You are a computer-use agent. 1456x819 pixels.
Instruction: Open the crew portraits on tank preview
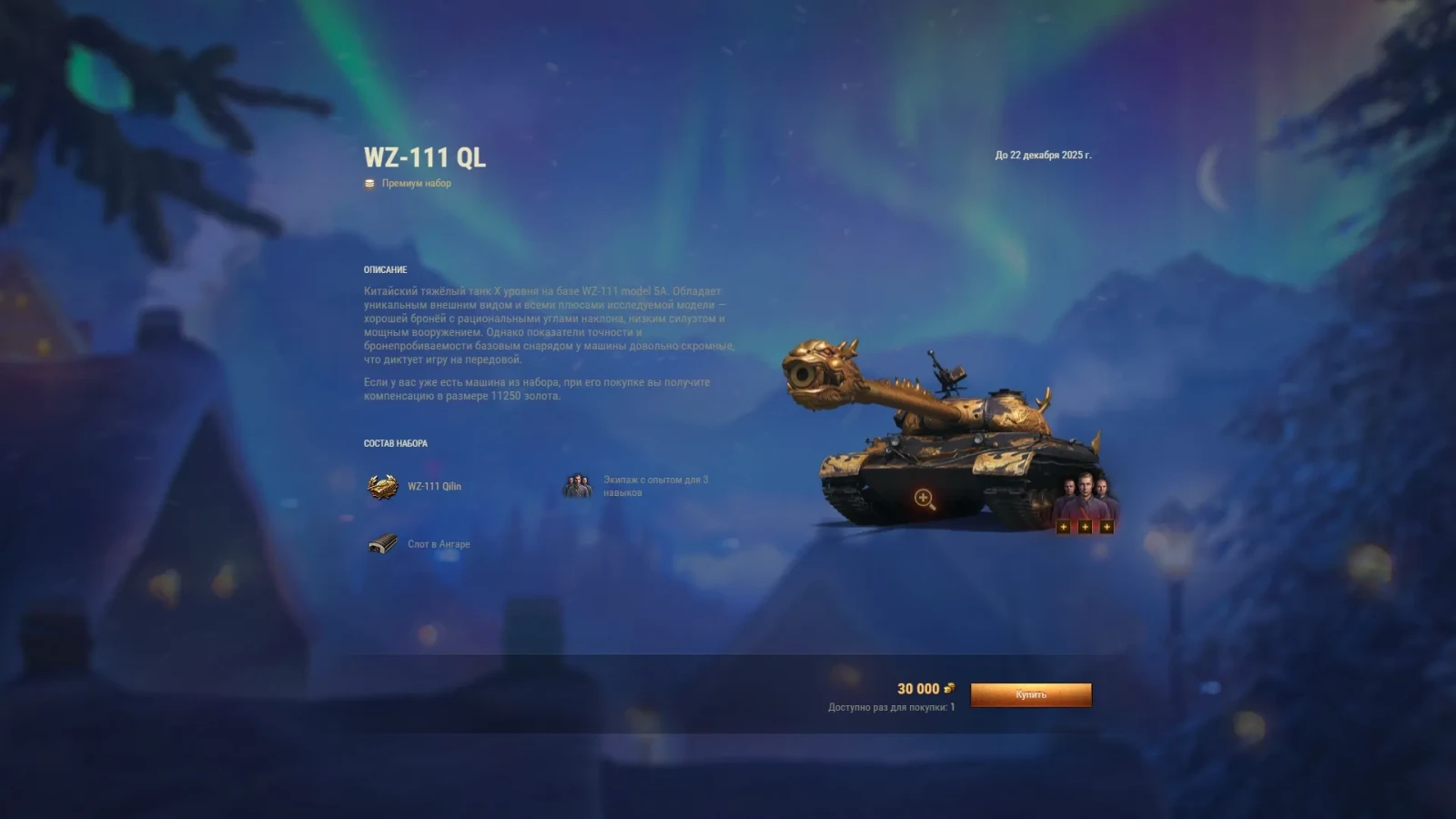(1084, 499)
